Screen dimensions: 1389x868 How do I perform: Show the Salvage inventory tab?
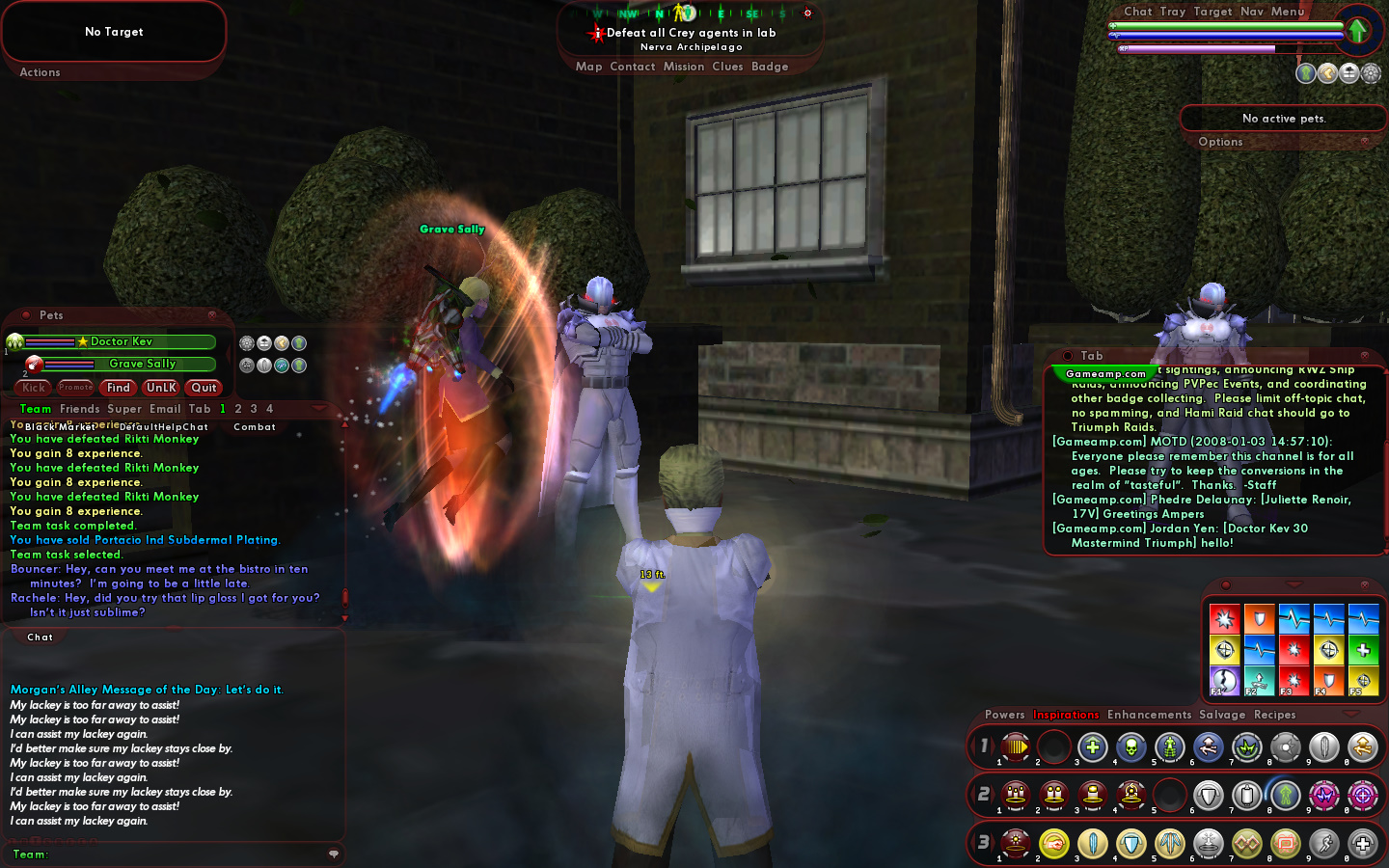tap(1222, 715)
